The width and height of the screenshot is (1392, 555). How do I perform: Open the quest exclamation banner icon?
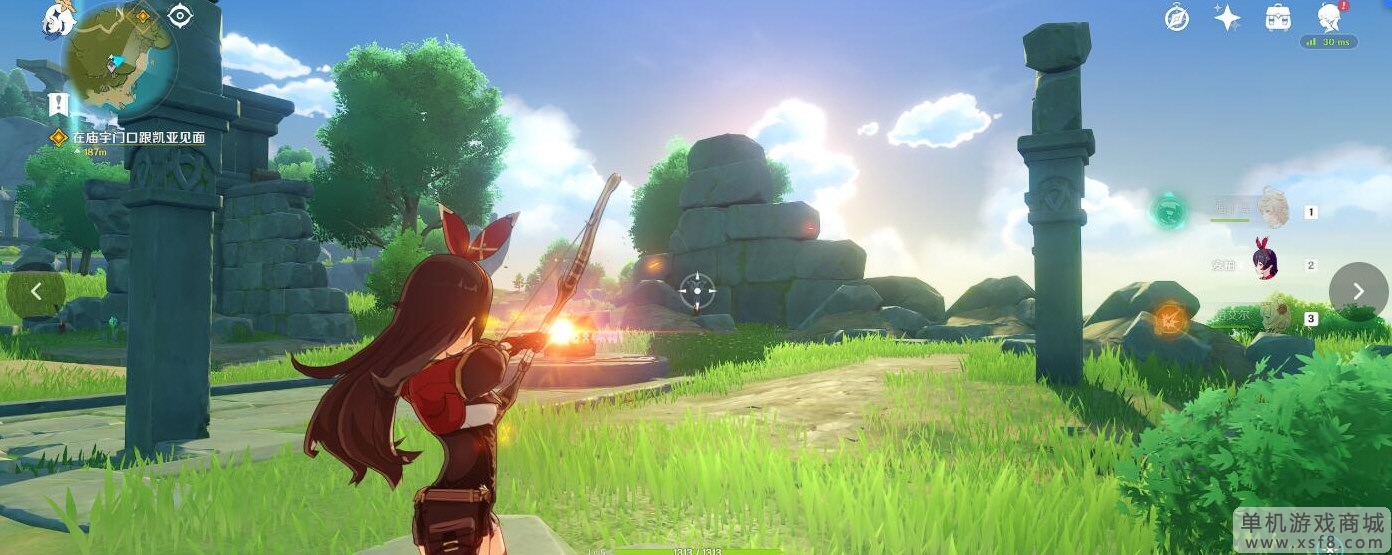click(x=58, y=104)
